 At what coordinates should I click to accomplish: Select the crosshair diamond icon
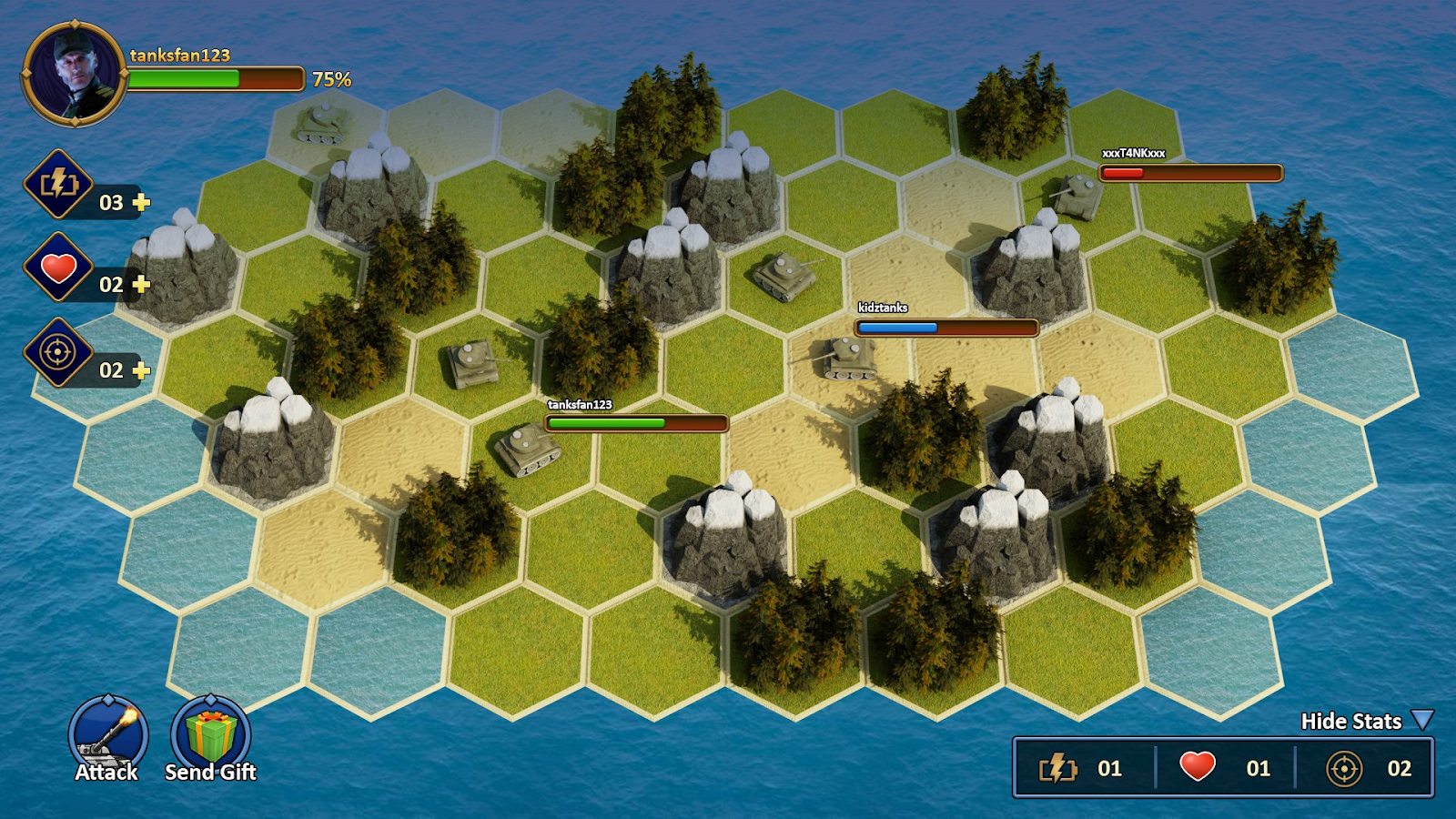click(x=59, y=352)
